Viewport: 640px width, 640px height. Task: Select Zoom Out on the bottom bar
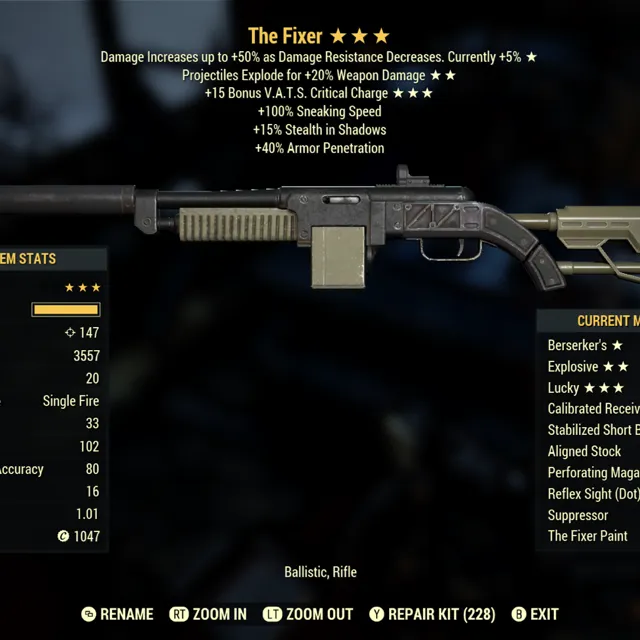(x=308, y=614)
